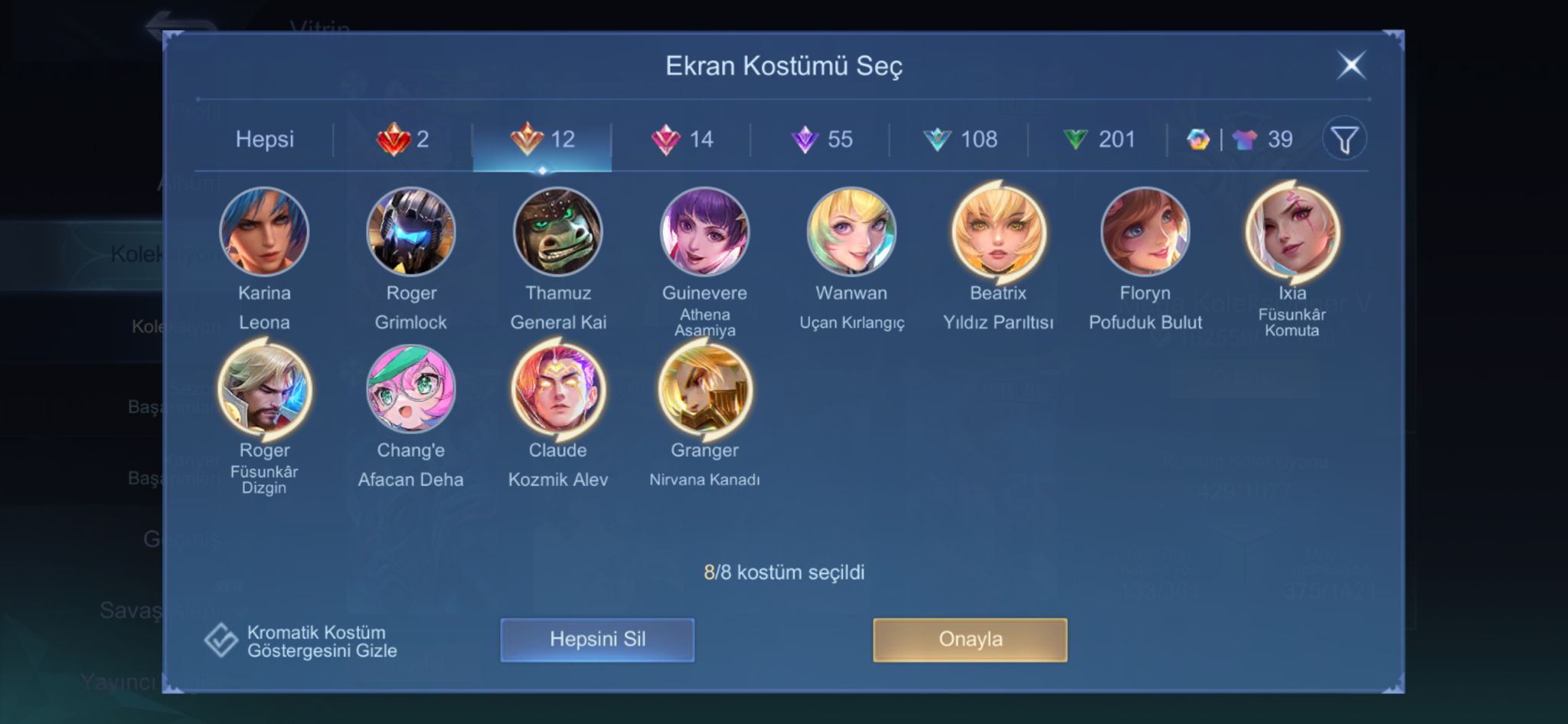Click the Hepsini Sil button
The width and height of the screenshot is (1568, 724).
(x=597, y=640)
